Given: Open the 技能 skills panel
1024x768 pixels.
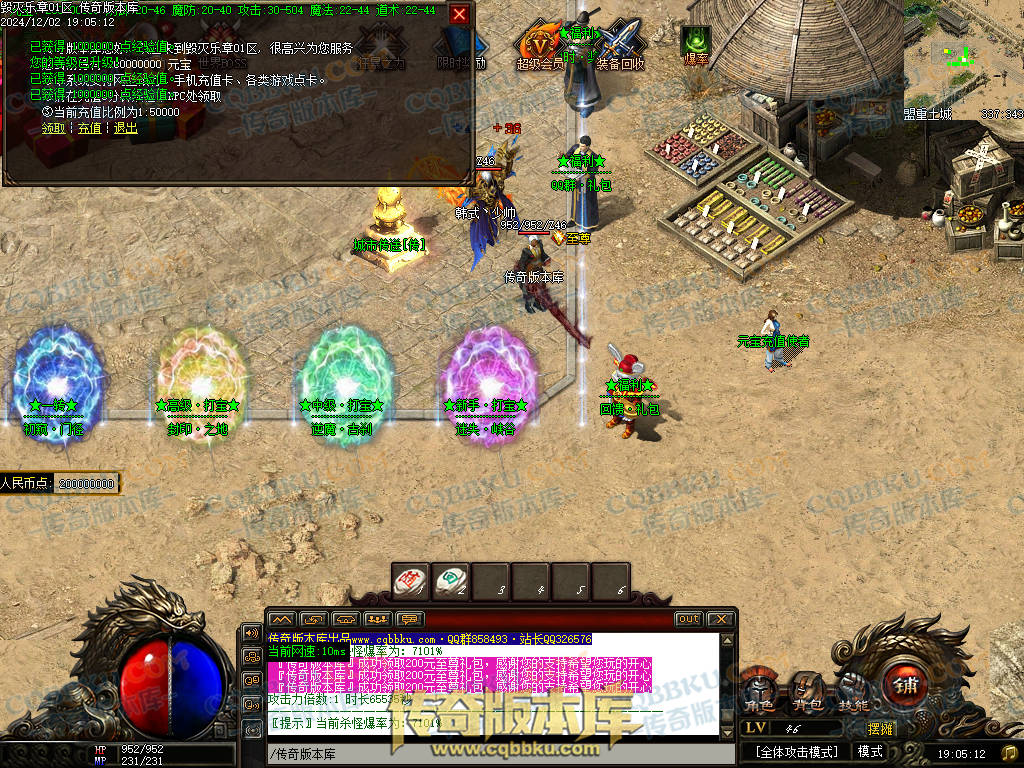Looking at the screenshot, I should pos(852,691).
